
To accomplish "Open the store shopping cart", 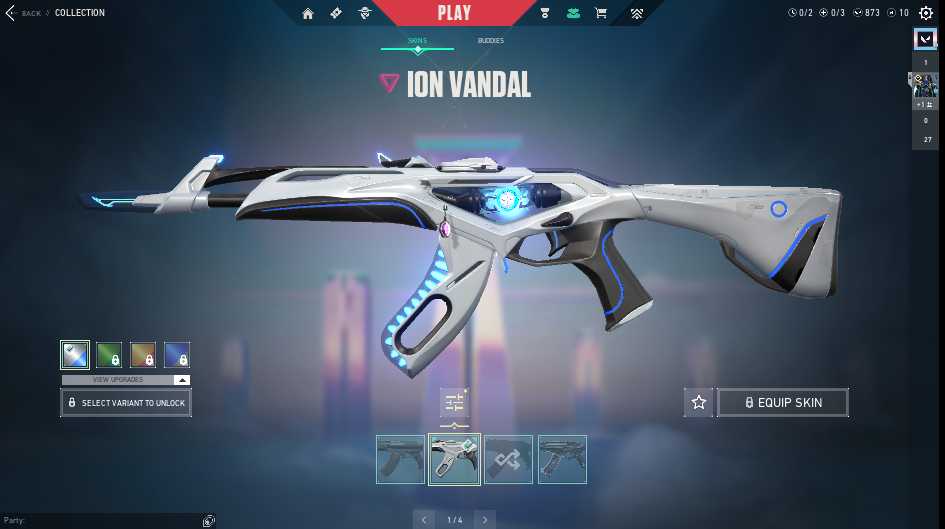I will point(601,14).
